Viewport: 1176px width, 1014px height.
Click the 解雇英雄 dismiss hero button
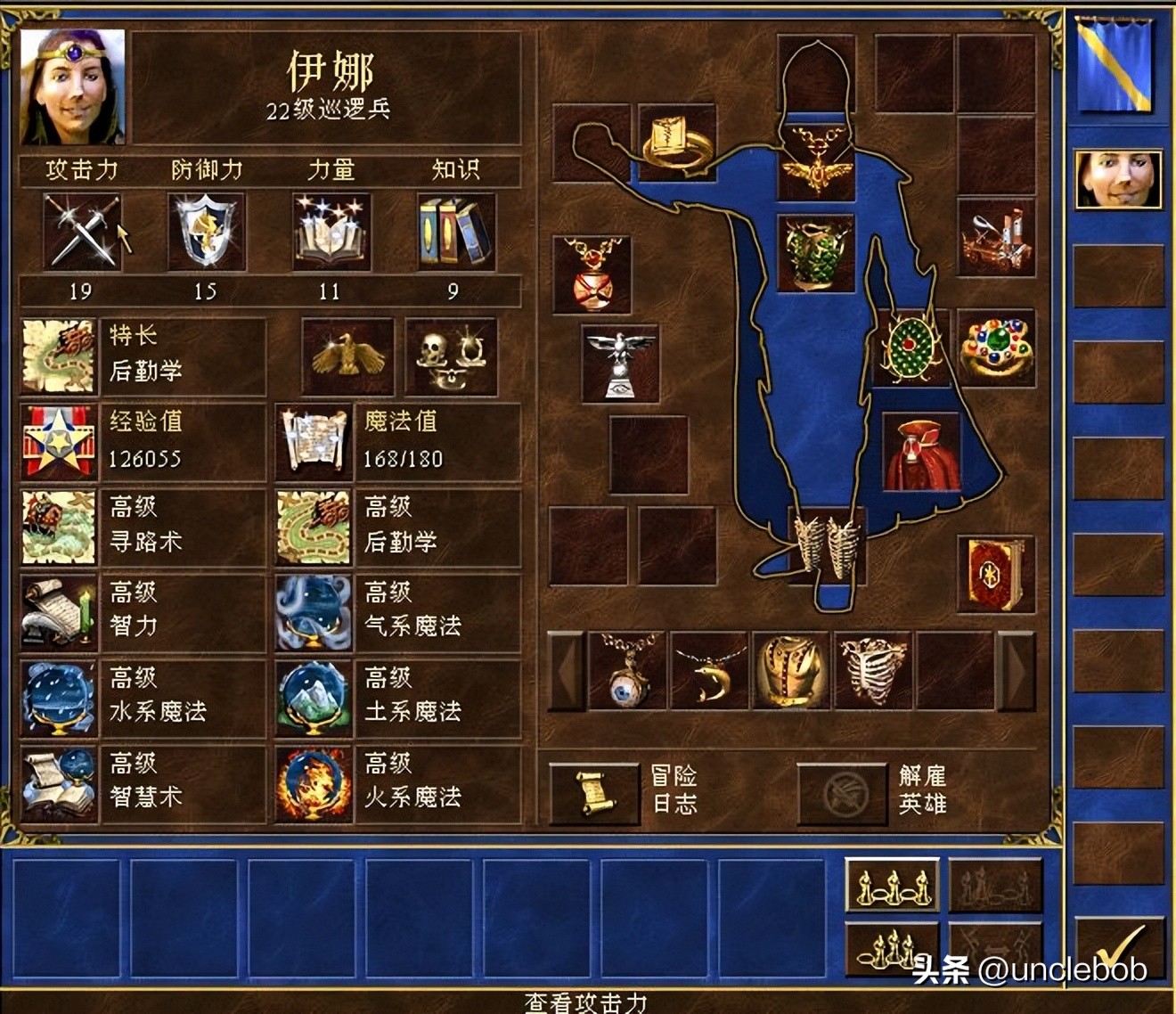coord(841,789)
